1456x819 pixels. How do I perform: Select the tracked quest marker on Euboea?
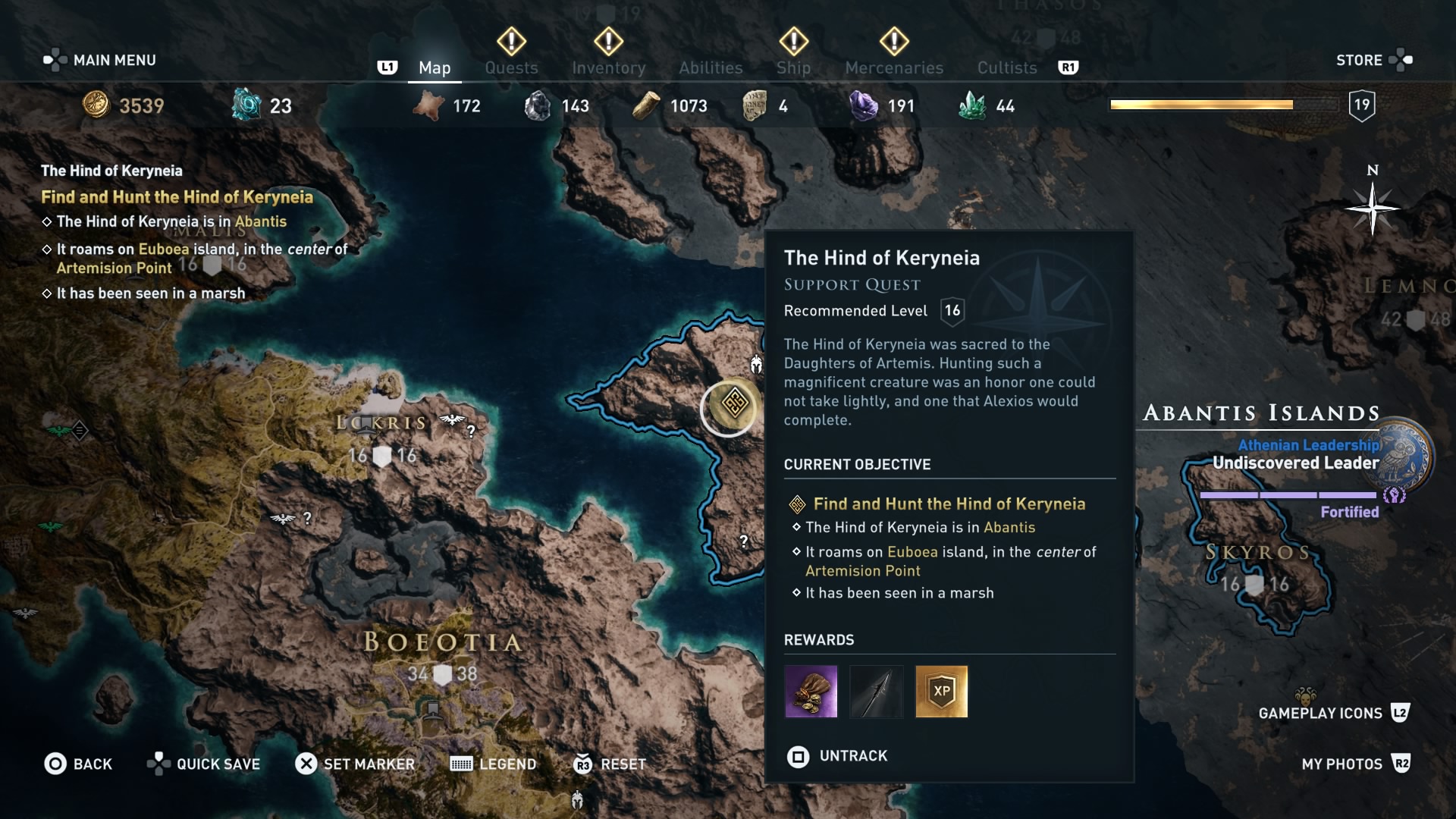(x=733, y=404)
